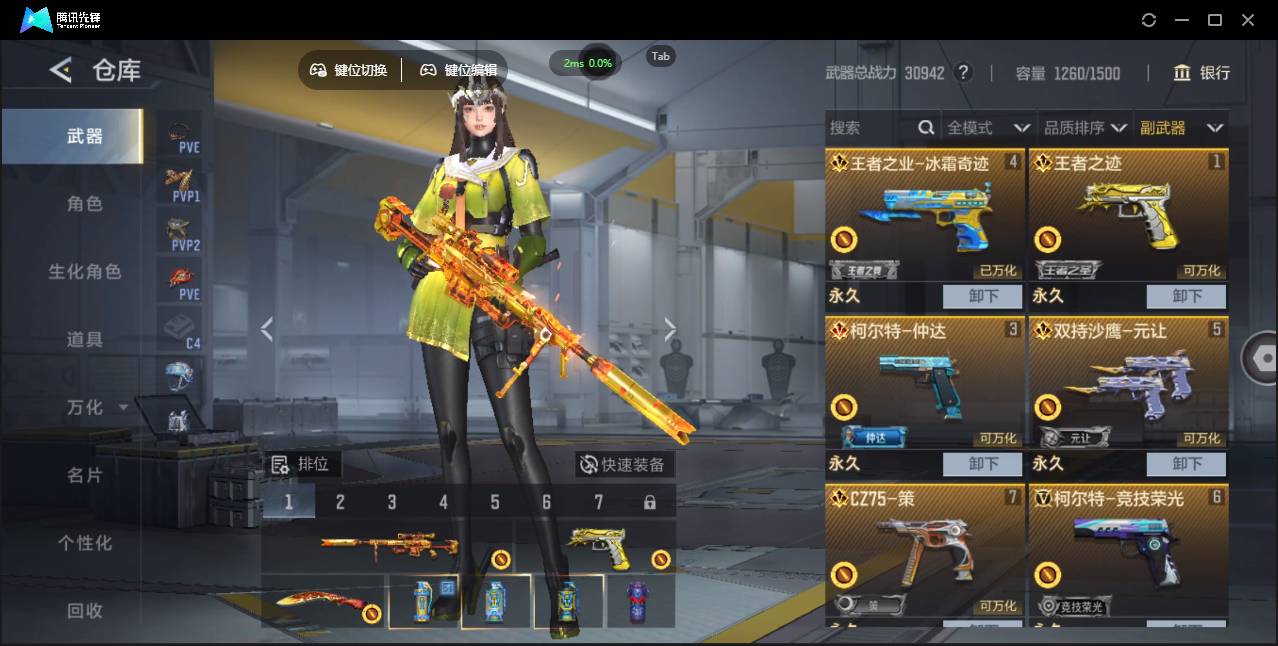The width and height of the screenshot is (1278, 646).
Task: Click the weapon search field
Action: (x=870, y=128)
